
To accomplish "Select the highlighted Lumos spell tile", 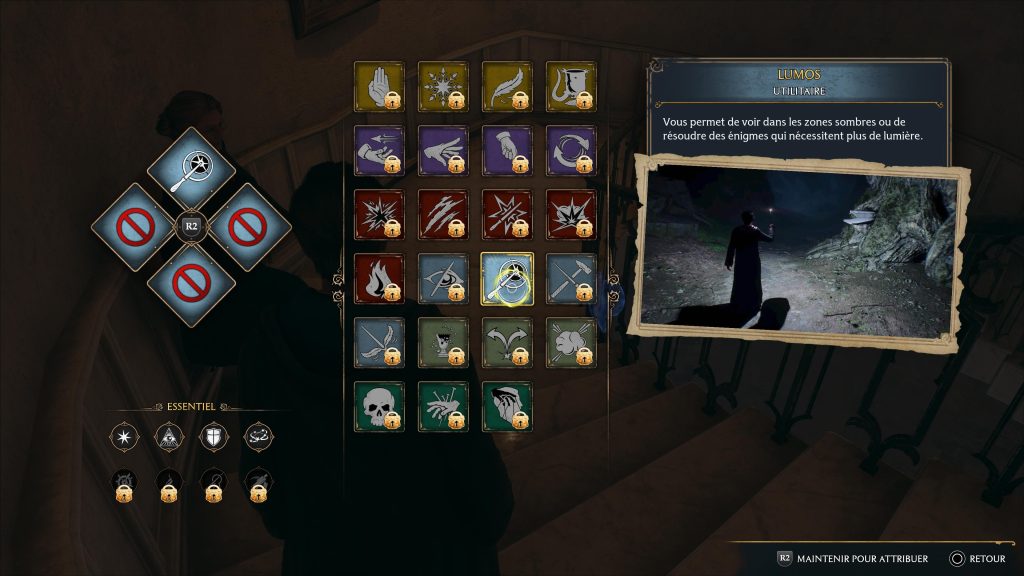I will pyautogui.click(x=507, y=277).
